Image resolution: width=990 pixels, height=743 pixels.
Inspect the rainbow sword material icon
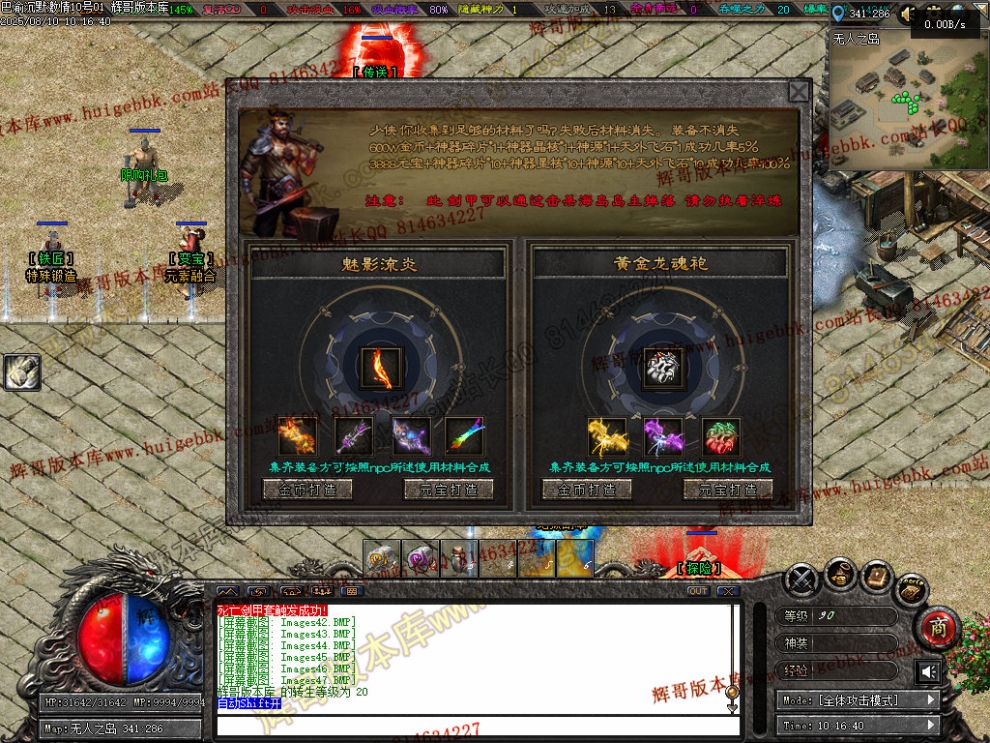[464, 437]
